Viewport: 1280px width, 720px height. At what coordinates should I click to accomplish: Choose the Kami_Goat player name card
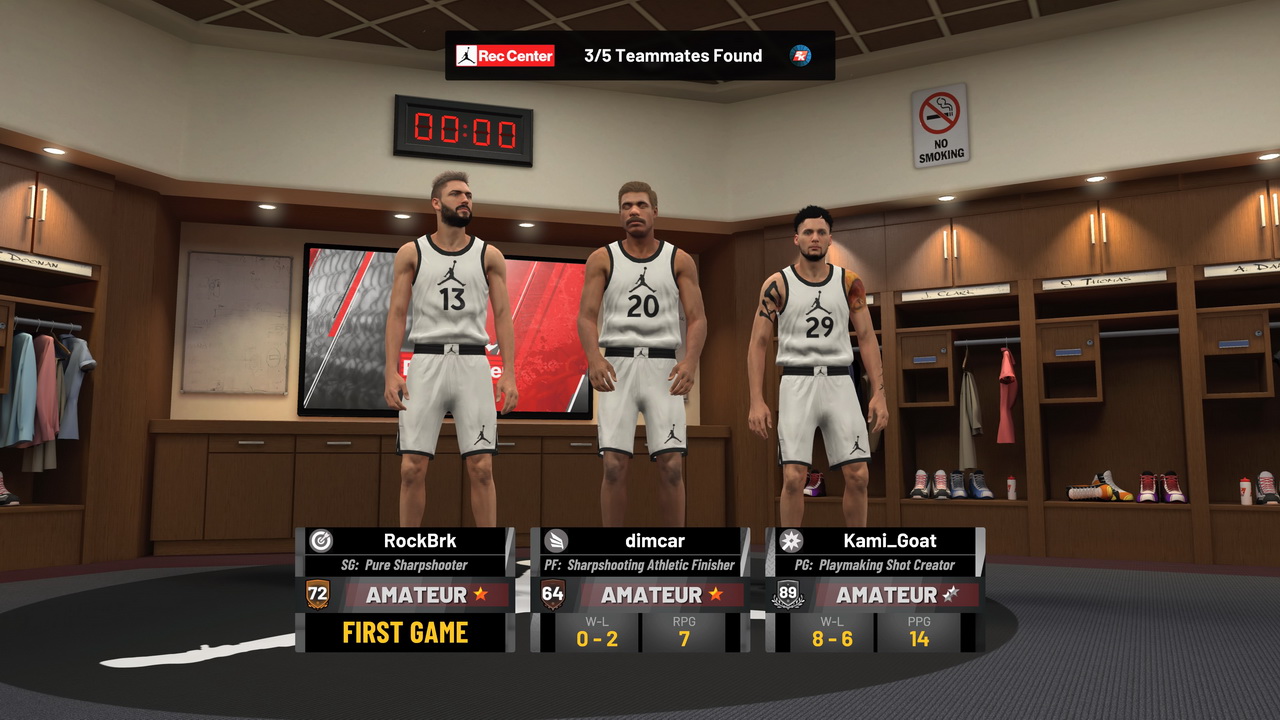(888, 541)
